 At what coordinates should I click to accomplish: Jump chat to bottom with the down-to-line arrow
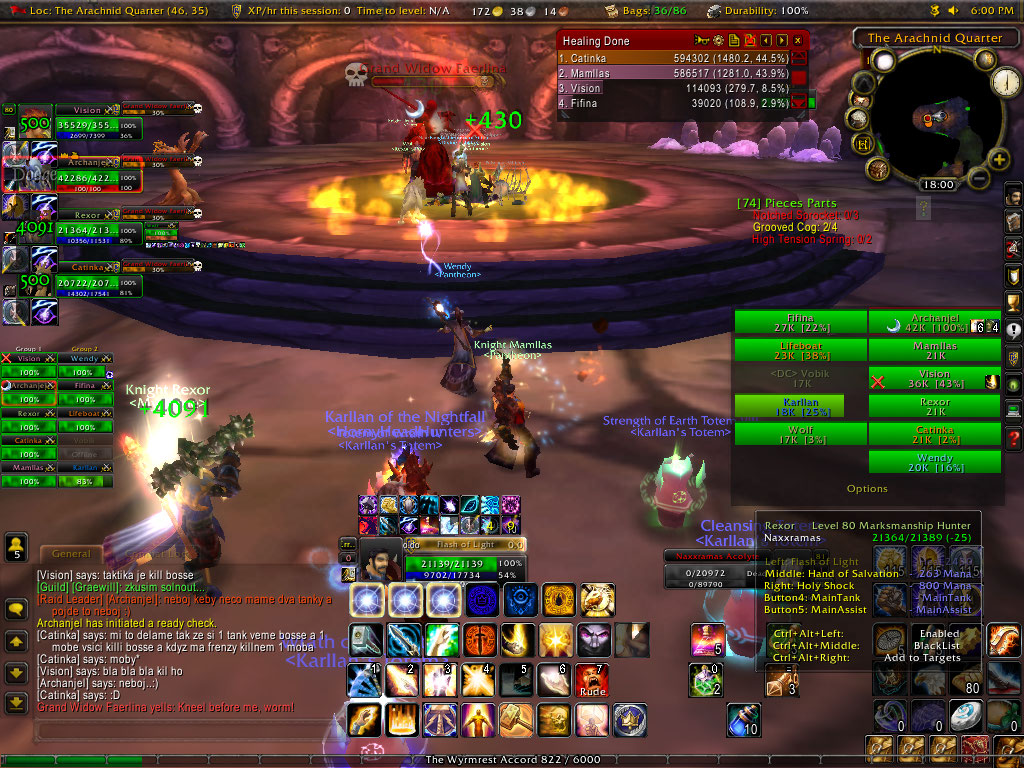click(x=16, y=703)
